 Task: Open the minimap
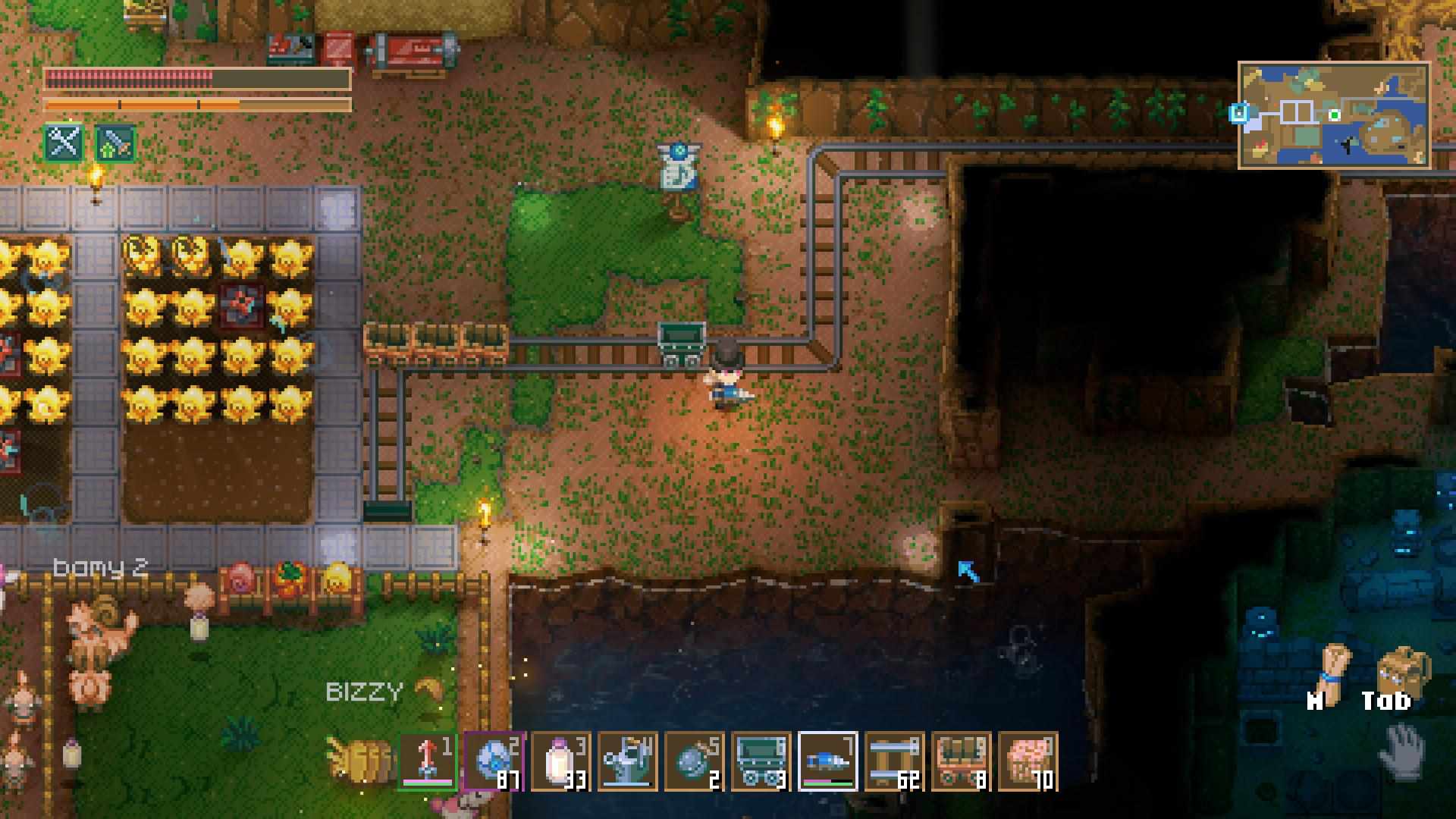point(1335,115)
